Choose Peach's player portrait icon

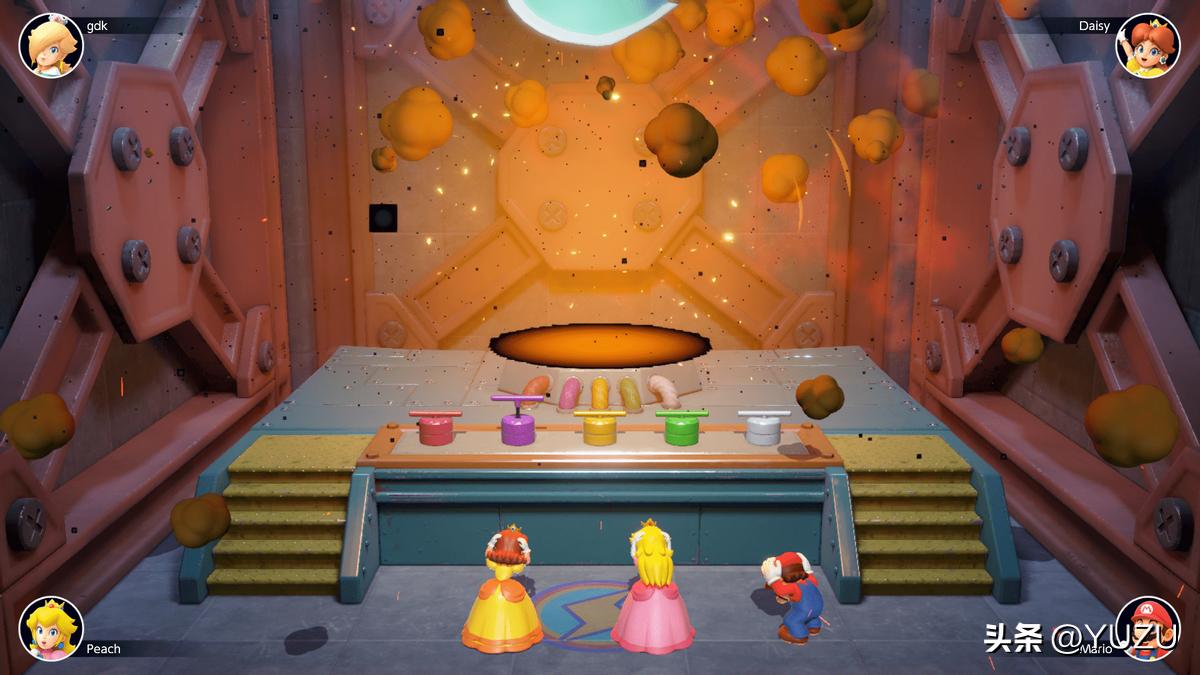(51, 628)
